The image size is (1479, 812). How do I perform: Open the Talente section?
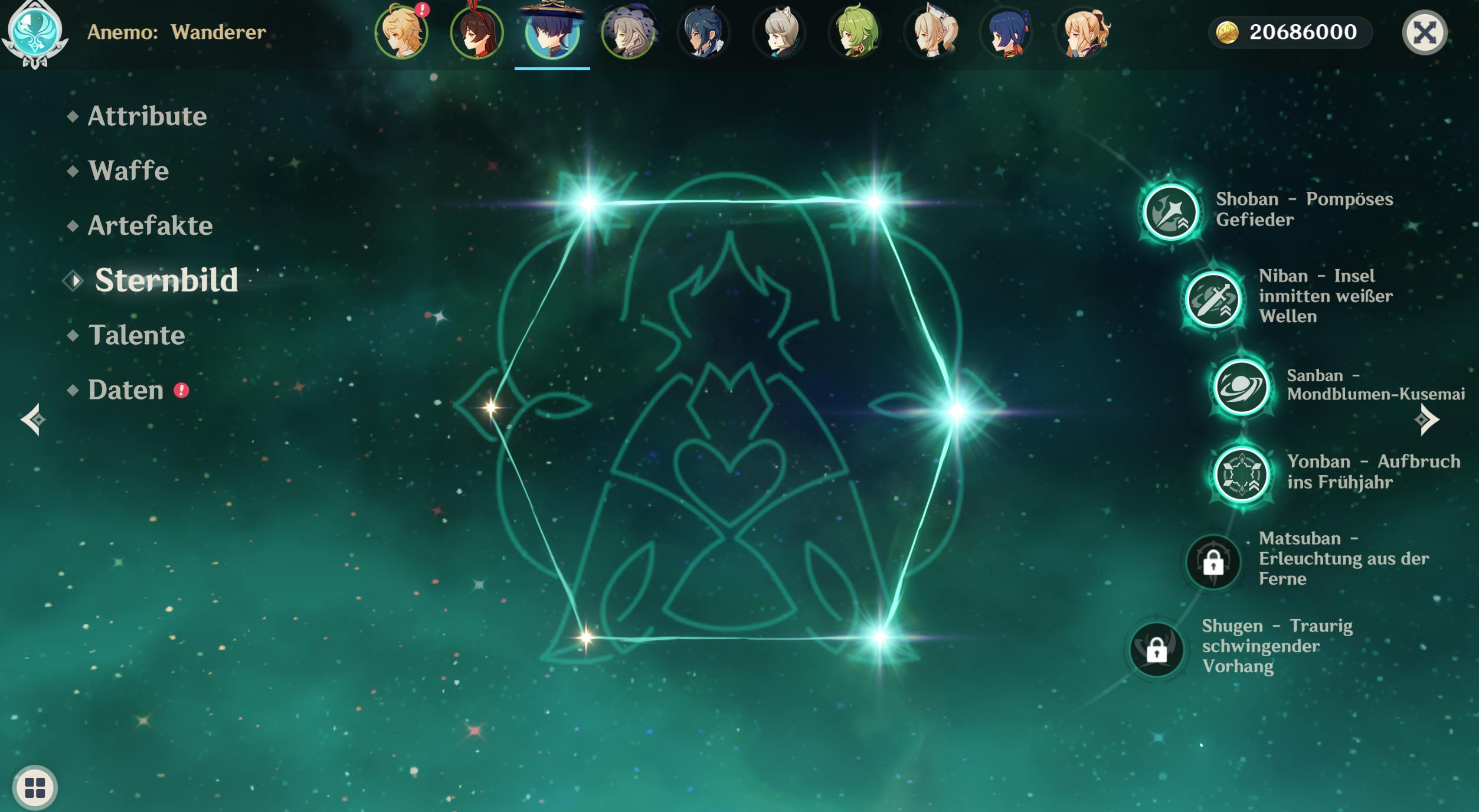coord(135,335)
